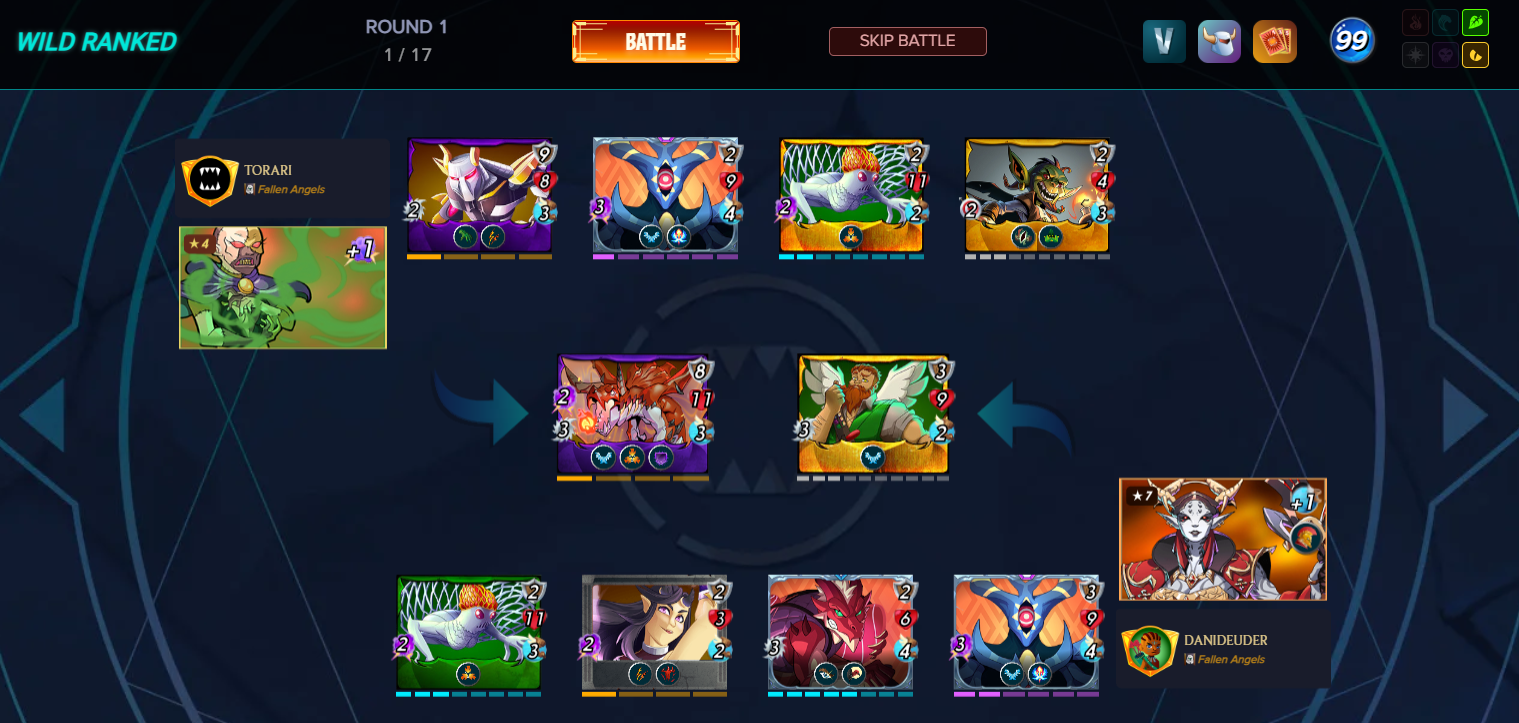Screen dimensions: 1519x723
Task: Select the blue V ruleset icon
Action: 1164,42
